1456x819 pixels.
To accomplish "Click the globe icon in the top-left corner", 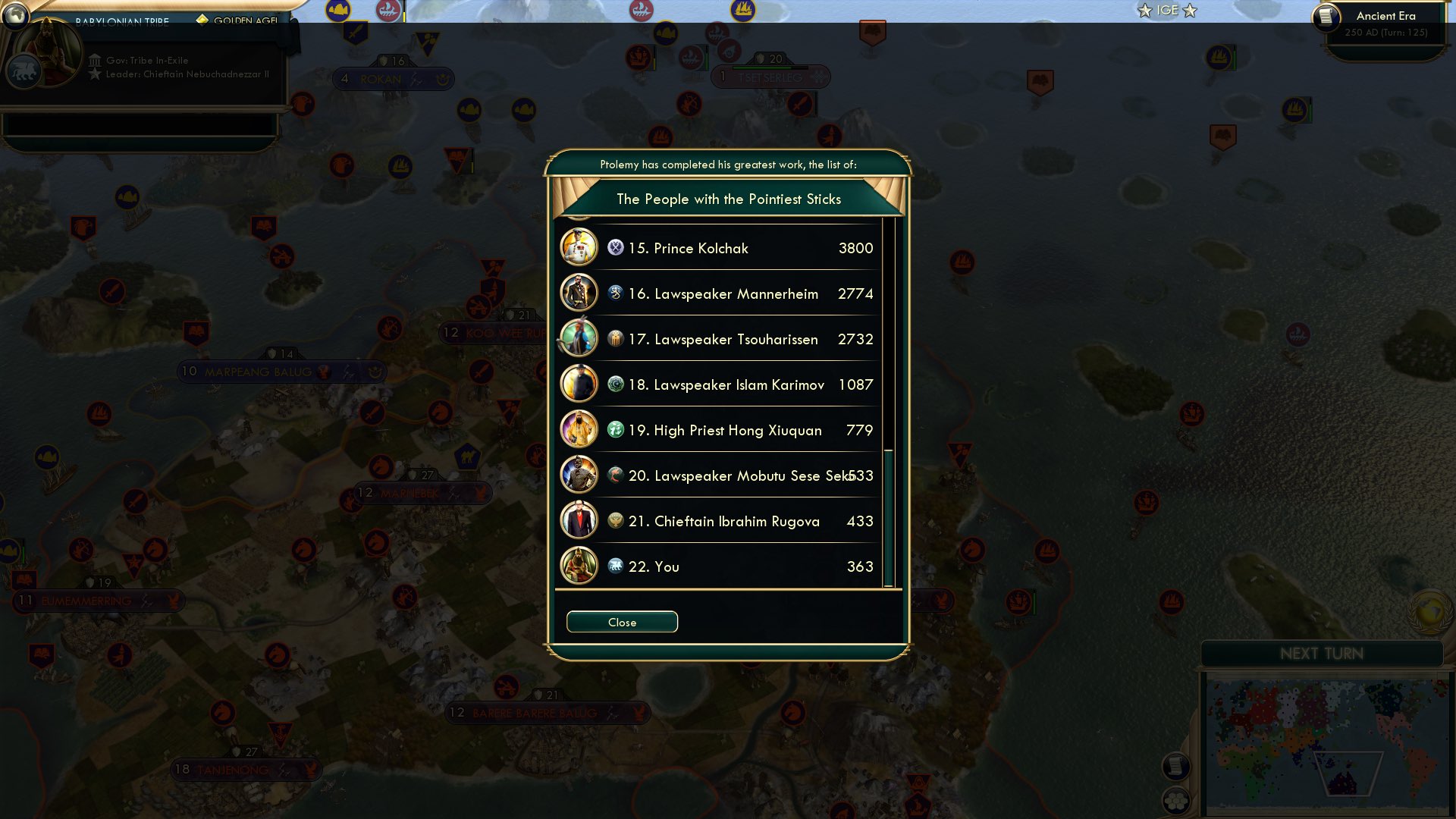I will tap(16, 15).
